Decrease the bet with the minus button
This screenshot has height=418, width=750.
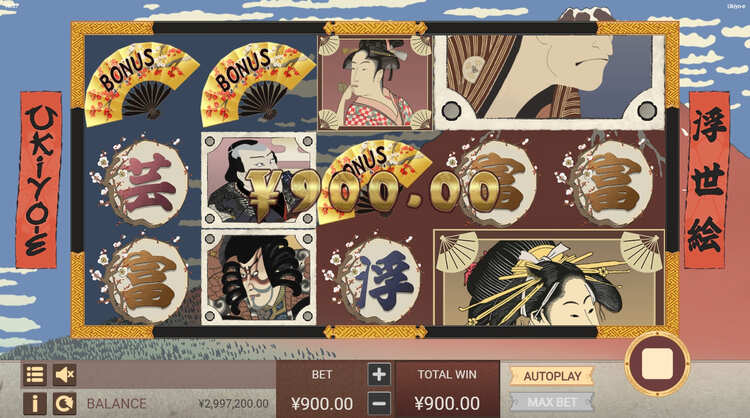pos(379,404)
